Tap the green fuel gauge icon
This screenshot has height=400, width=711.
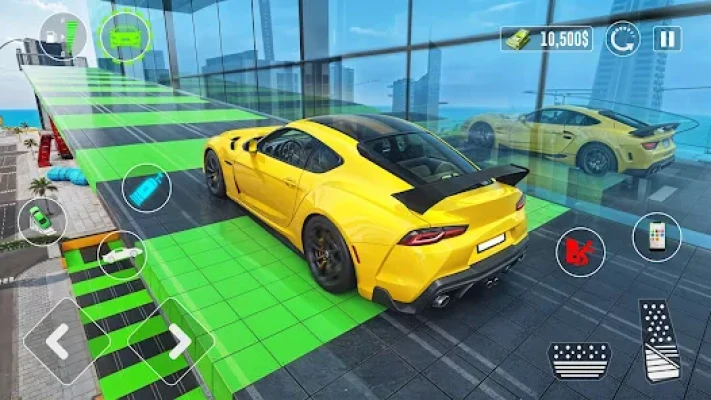(63, 35)
